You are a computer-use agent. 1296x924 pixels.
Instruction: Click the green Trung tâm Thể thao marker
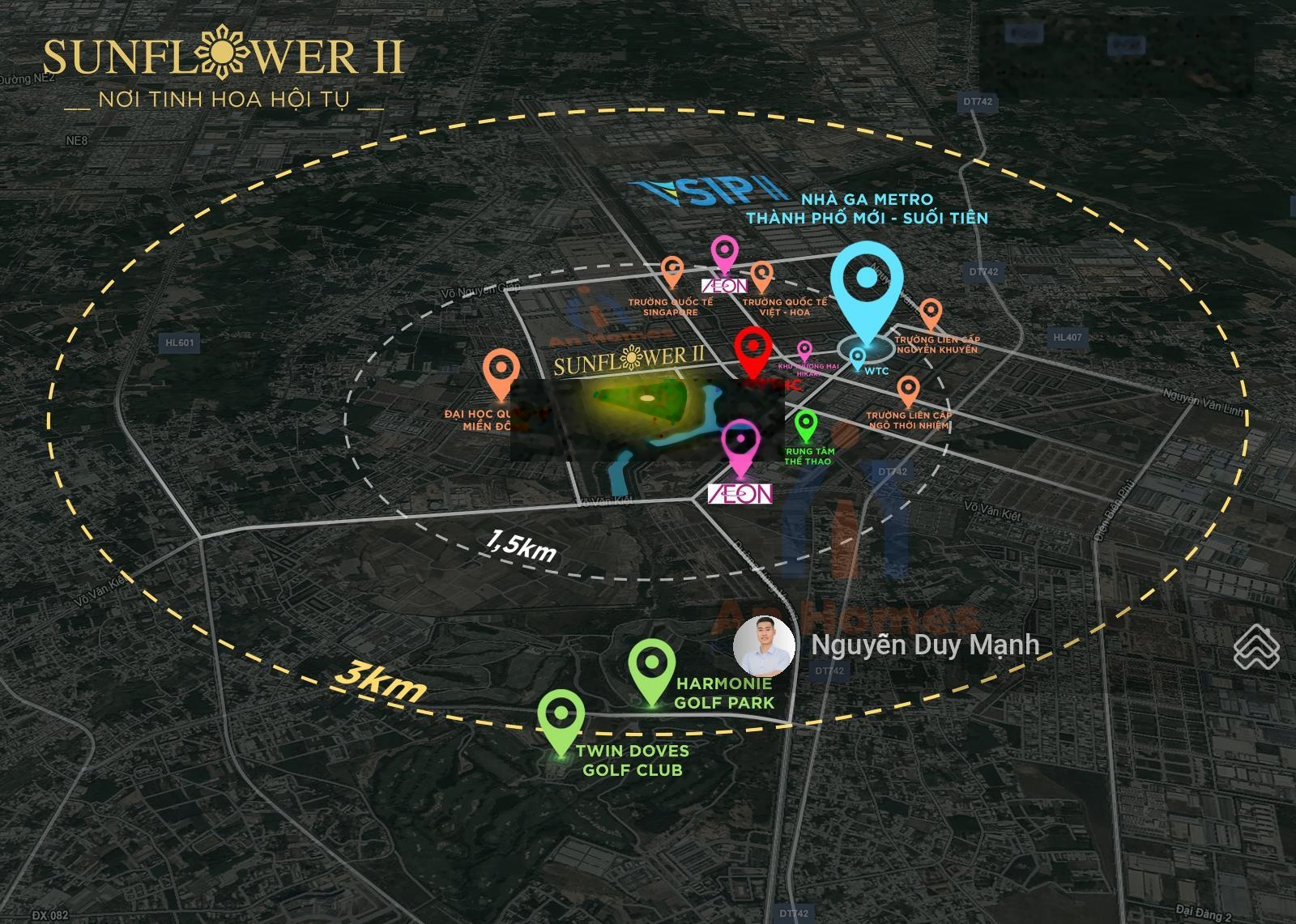click(x=805, y=424)
